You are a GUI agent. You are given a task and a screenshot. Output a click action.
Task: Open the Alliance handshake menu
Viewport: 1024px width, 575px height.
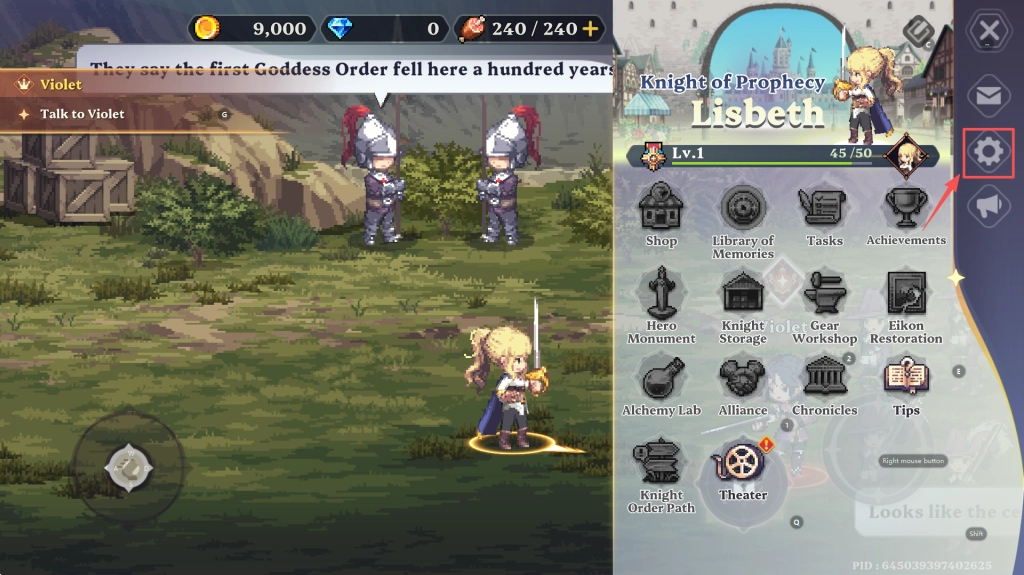point(743,380)
